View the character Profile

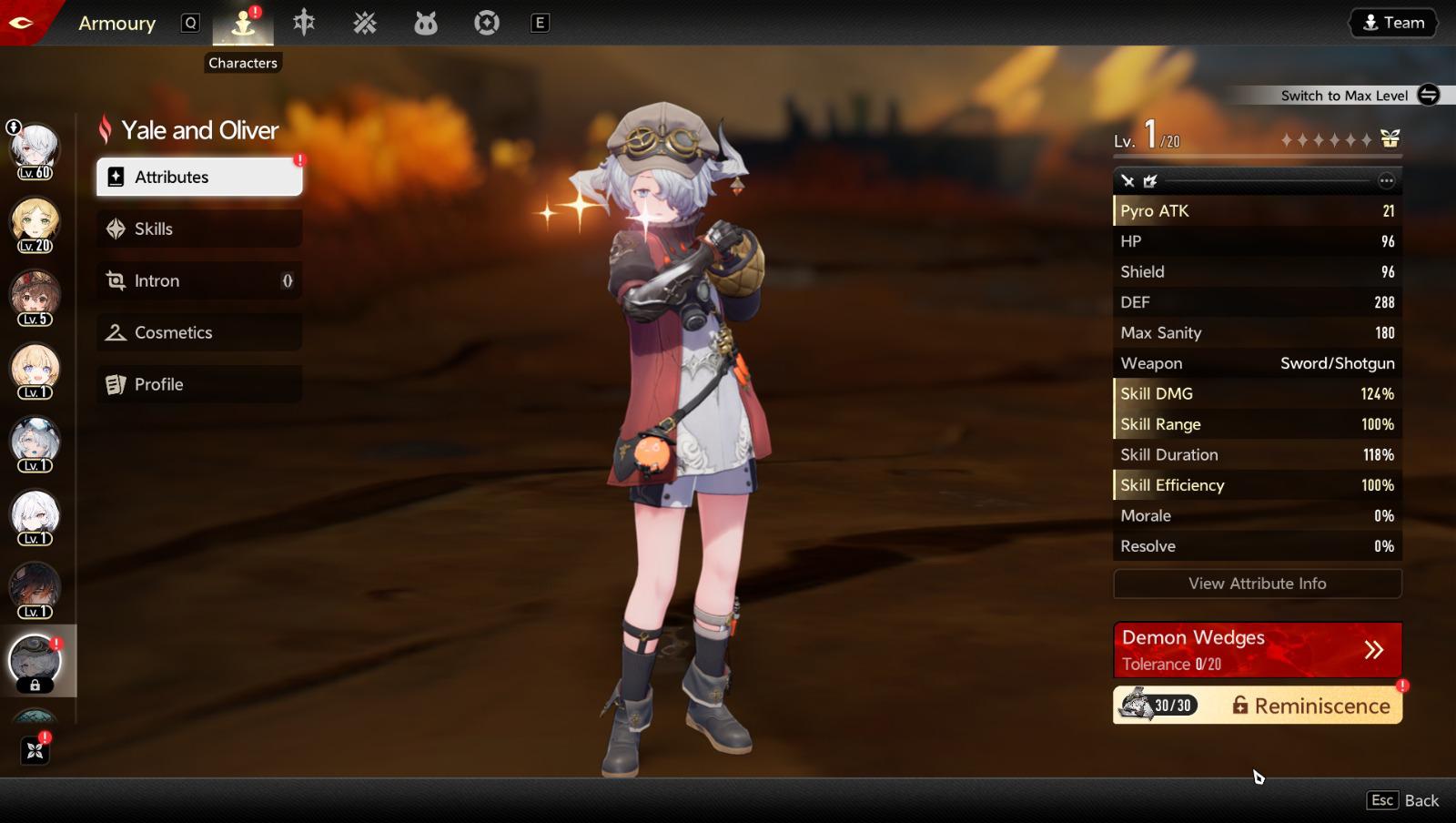(x=199, y=384)
